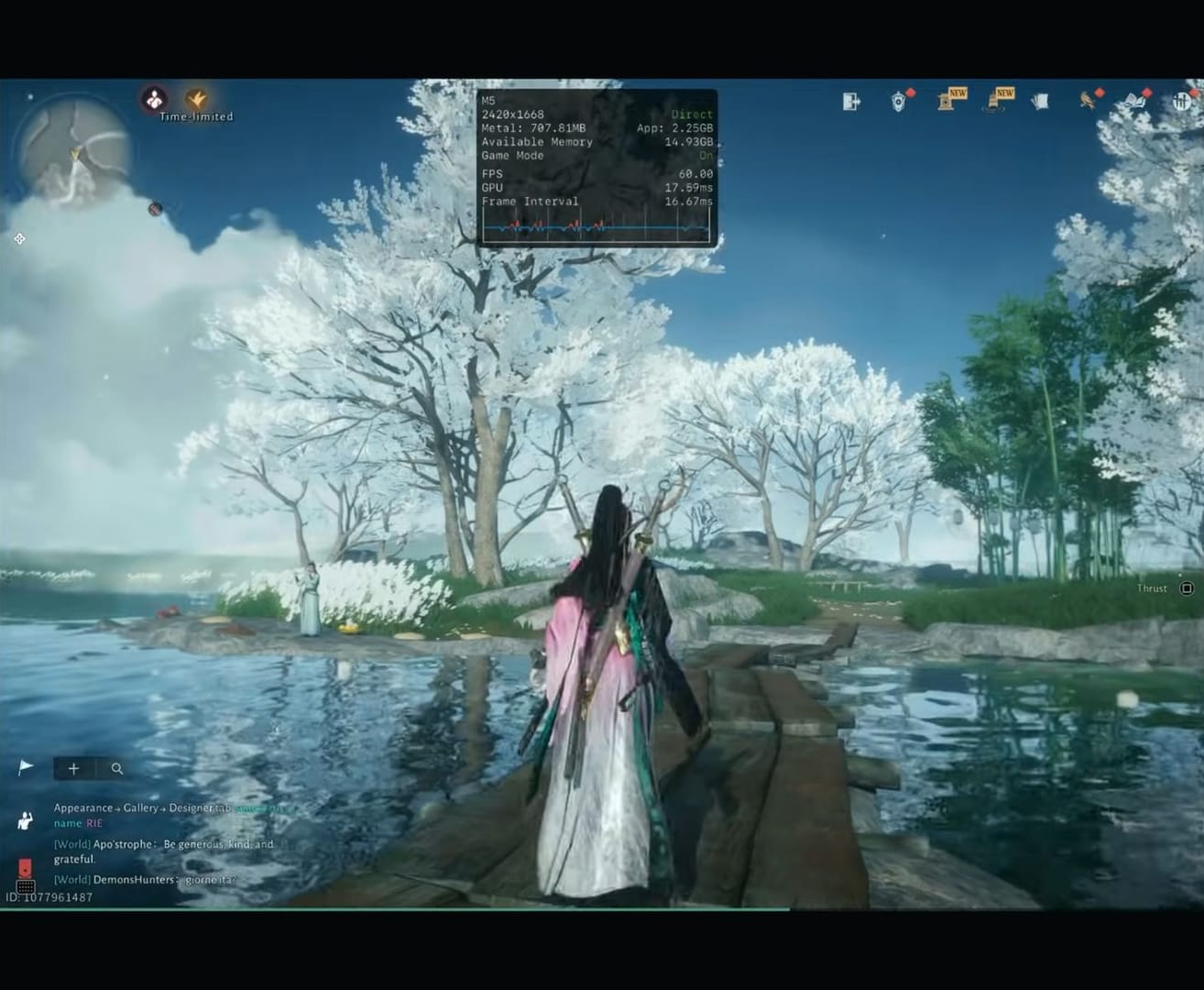
Task: Click the letter/mail paper icon in the top bar
Action: [1041, 101]
